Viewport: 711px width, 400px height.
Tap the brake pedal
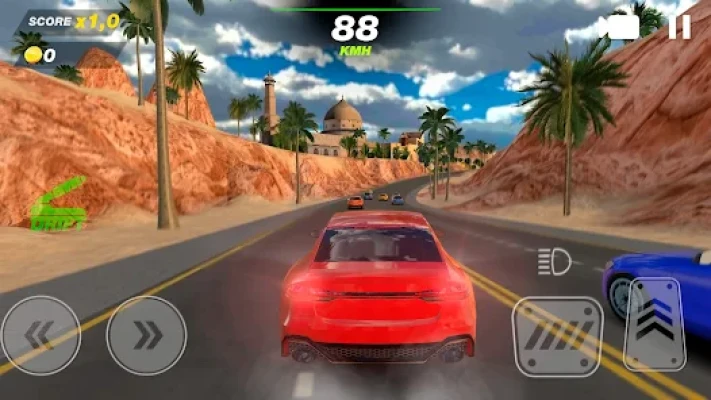point(557,337)
